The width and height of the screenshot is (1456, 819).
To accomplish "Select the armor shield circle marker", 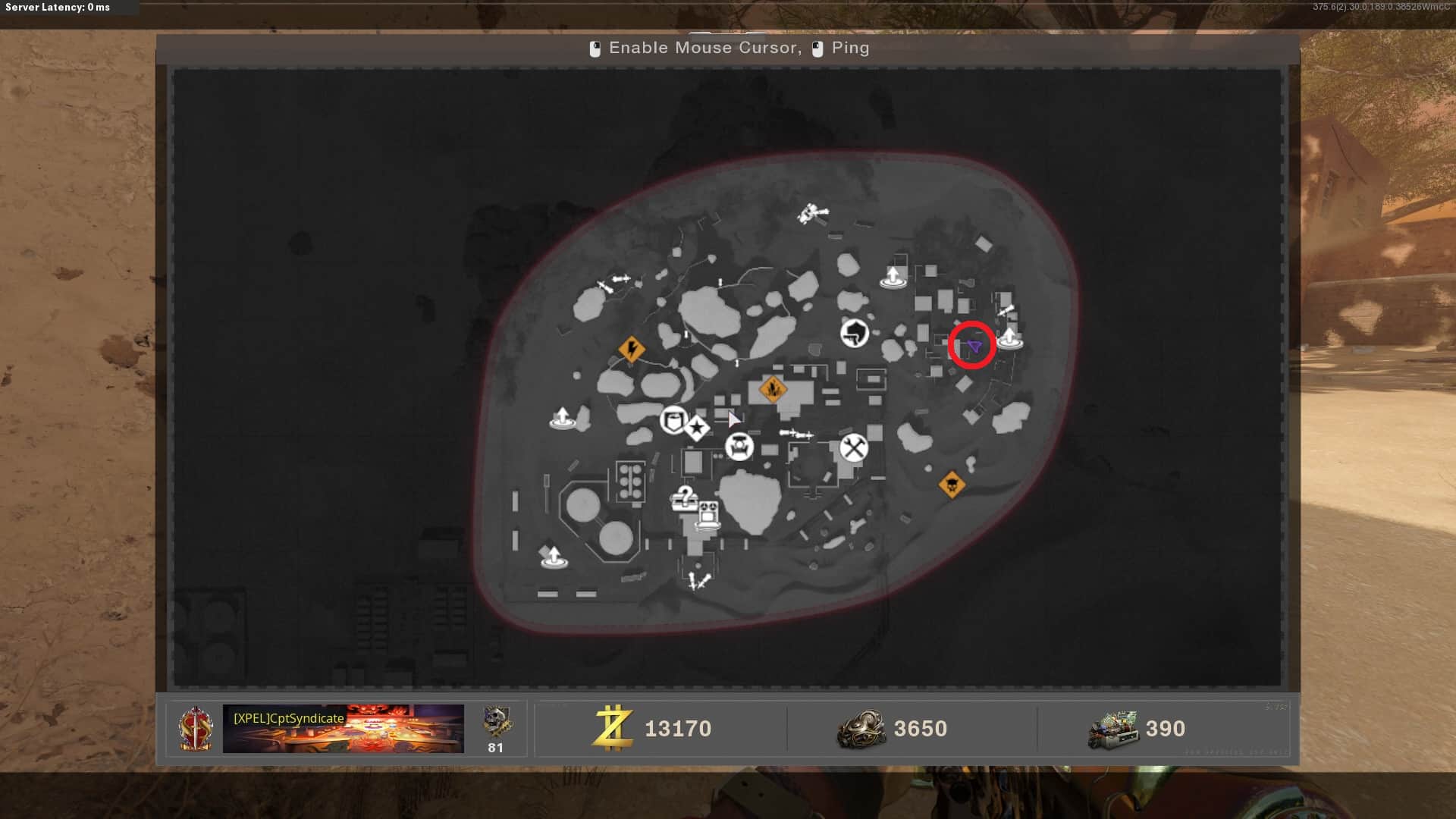I will [673, 420].
